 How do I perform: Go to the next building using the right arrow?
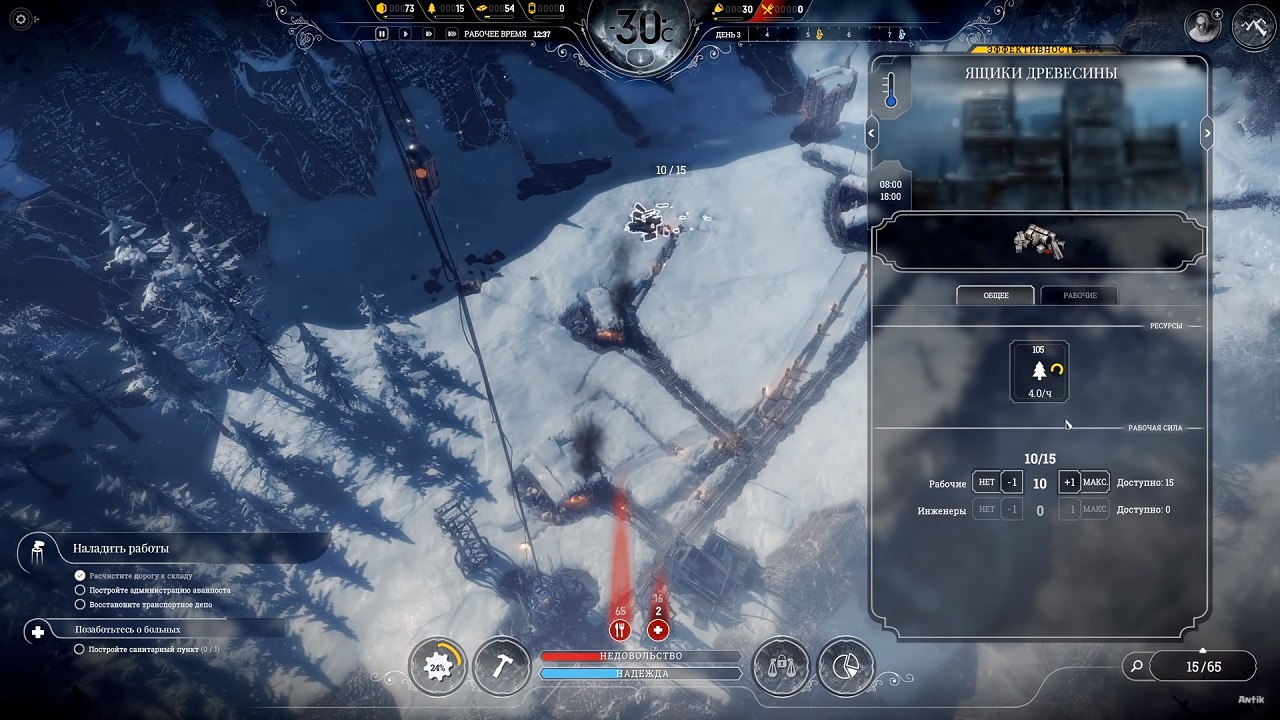click(x=1207, y=132)
